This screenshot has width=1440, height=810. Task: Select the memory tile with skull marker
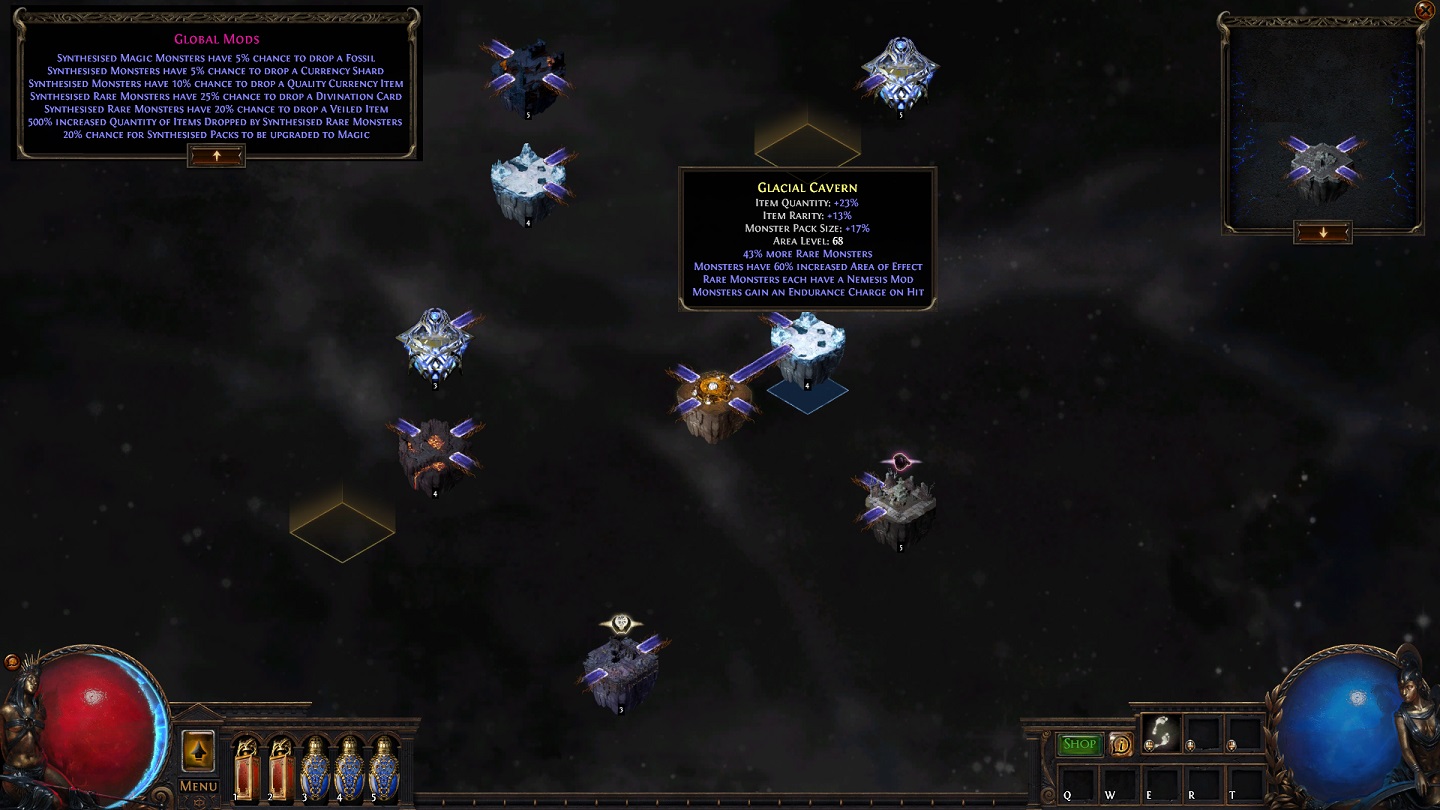coord(621,670)
